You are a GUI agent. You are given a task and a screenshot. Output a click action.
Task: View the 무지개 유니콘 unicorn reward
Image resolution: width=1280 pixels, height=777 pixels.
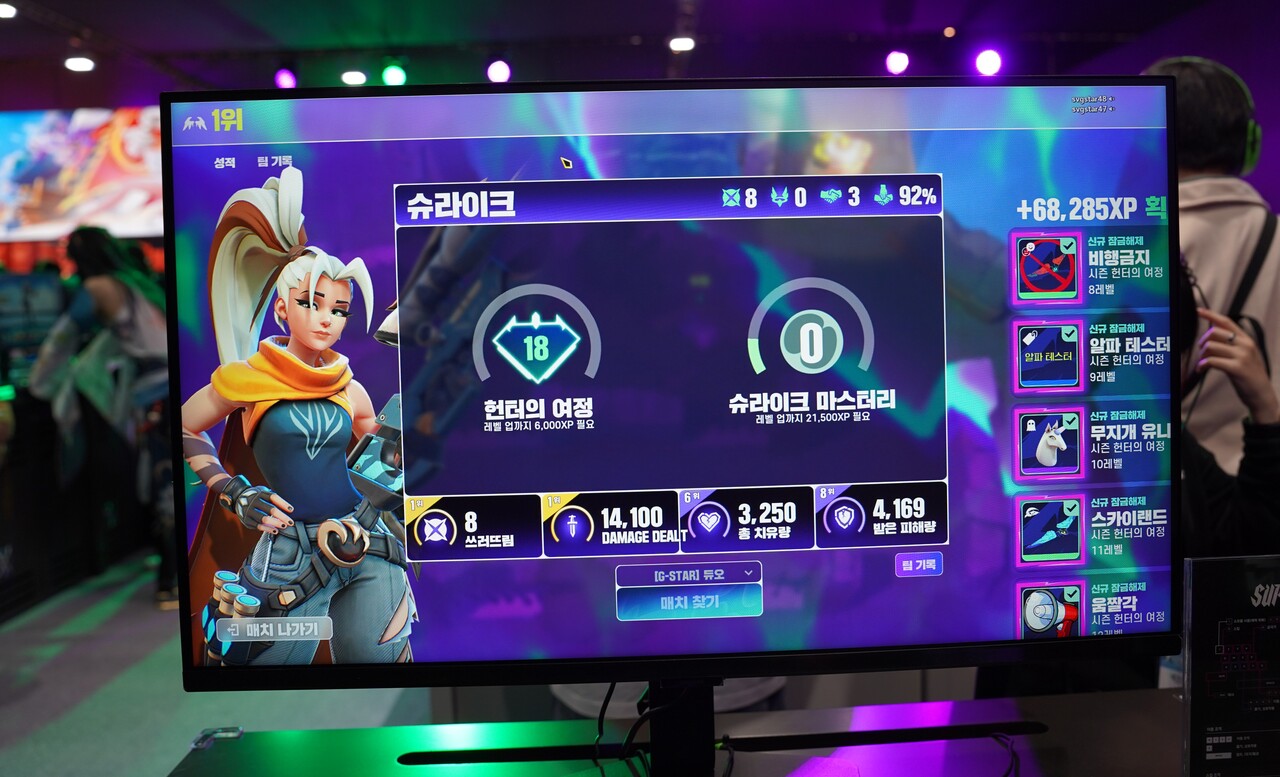1048,443
